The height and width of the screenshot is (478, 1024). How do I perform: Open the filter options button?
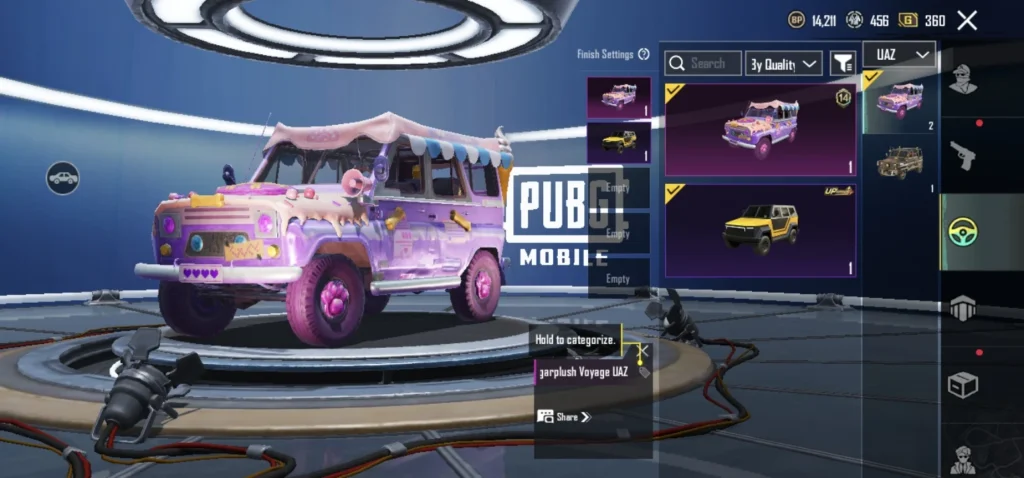point(843,63)
